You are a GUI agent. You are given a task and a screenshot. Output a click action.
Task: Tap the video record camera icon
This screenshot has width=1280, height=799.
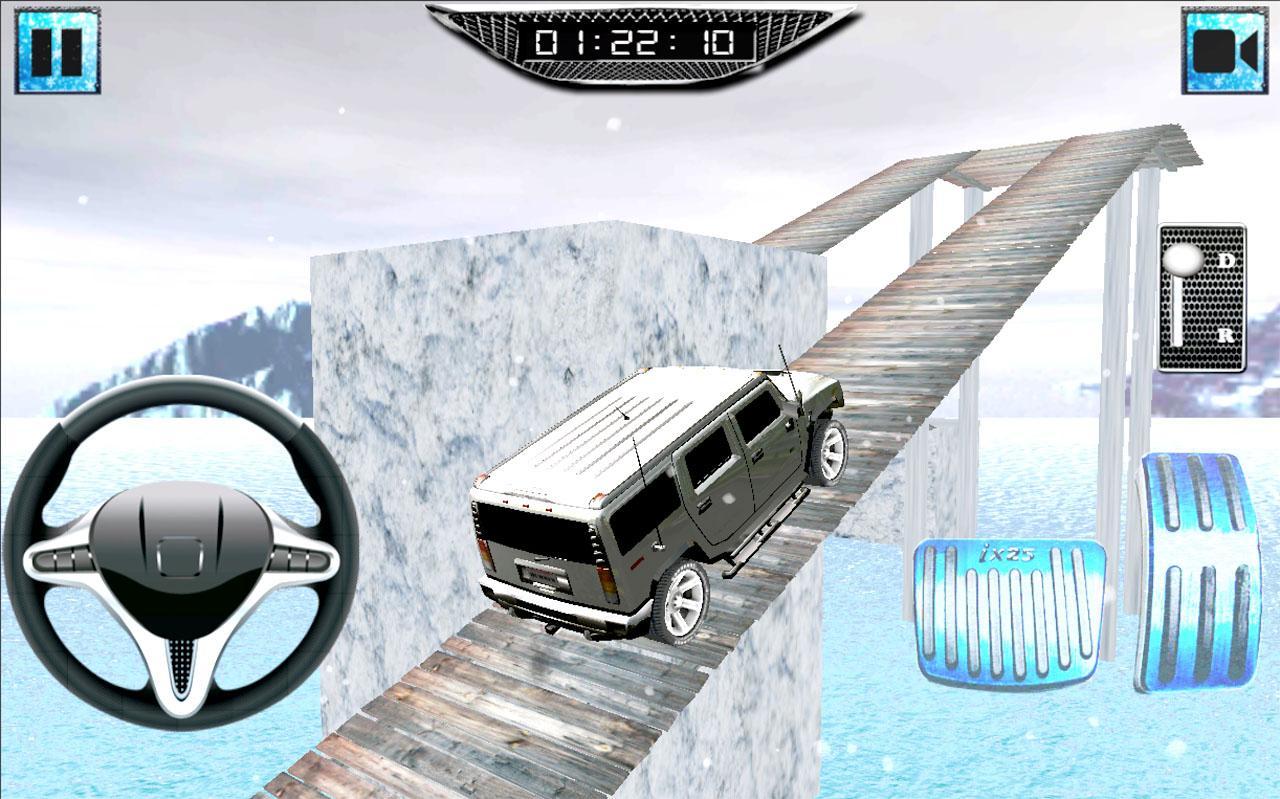[1222, 48]
